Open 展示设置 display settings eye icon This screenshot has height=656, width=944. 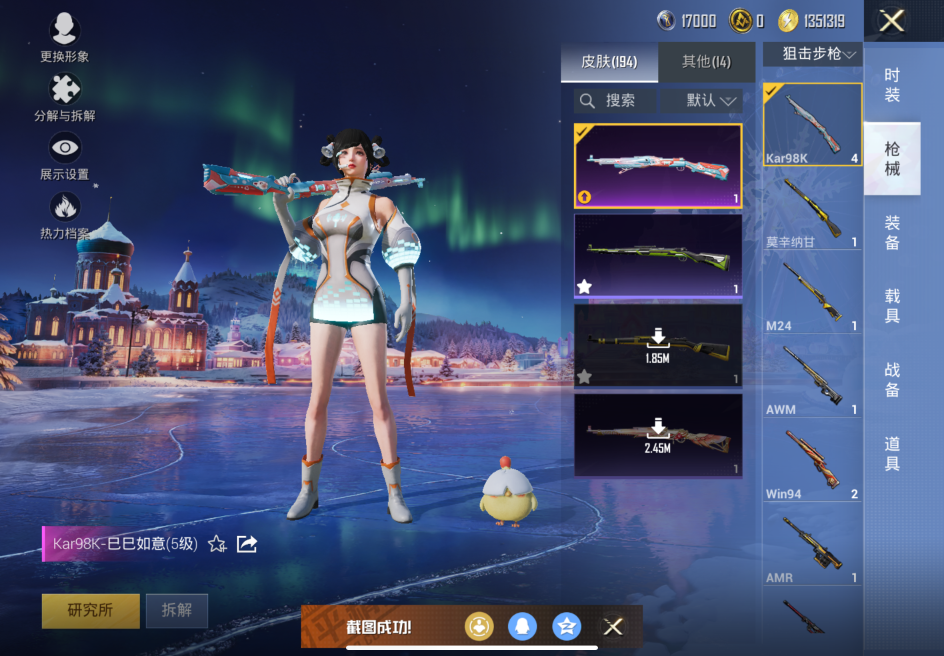pos(65,151)
